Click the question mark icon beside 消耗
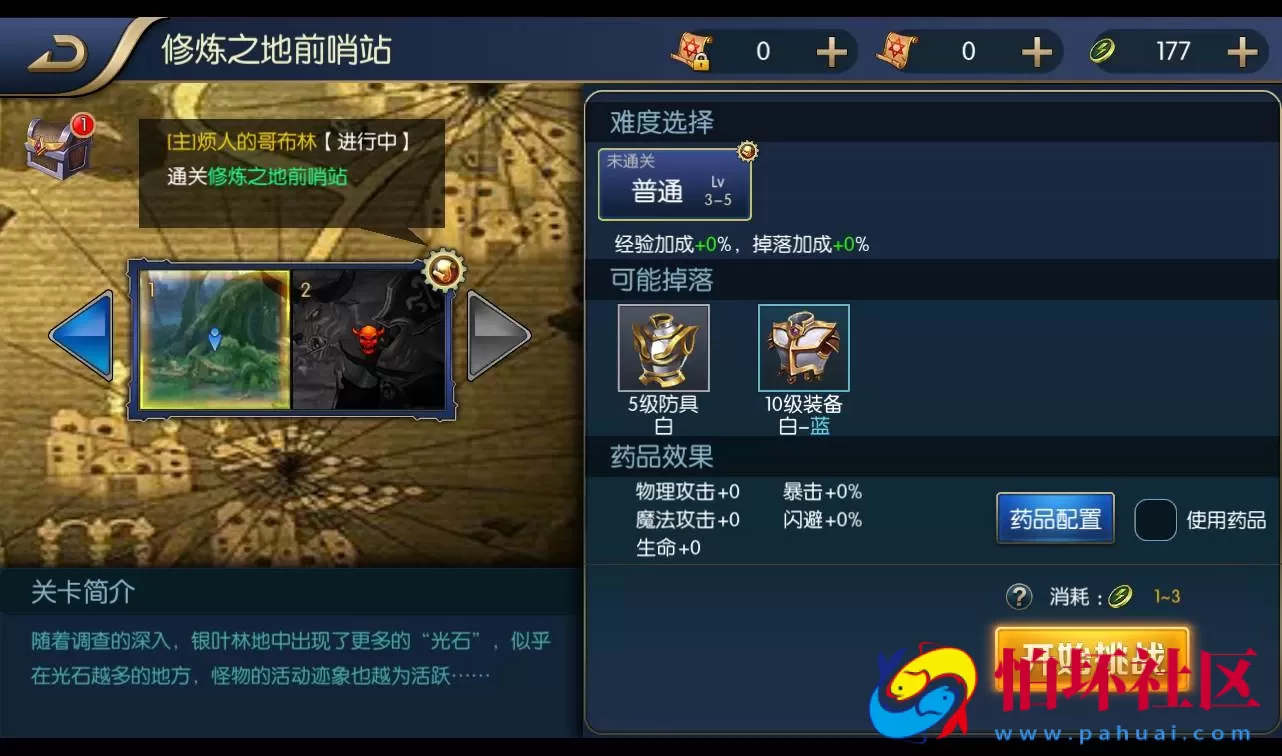The image size is (1282, 756). (1019, 596)
